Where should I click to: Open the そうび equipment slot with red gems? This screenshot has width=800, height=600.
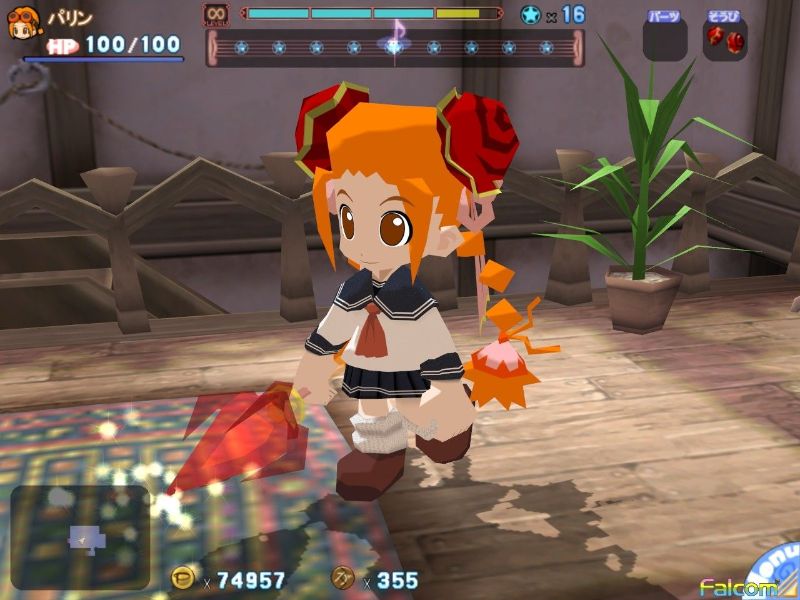[x=725, y=38]
